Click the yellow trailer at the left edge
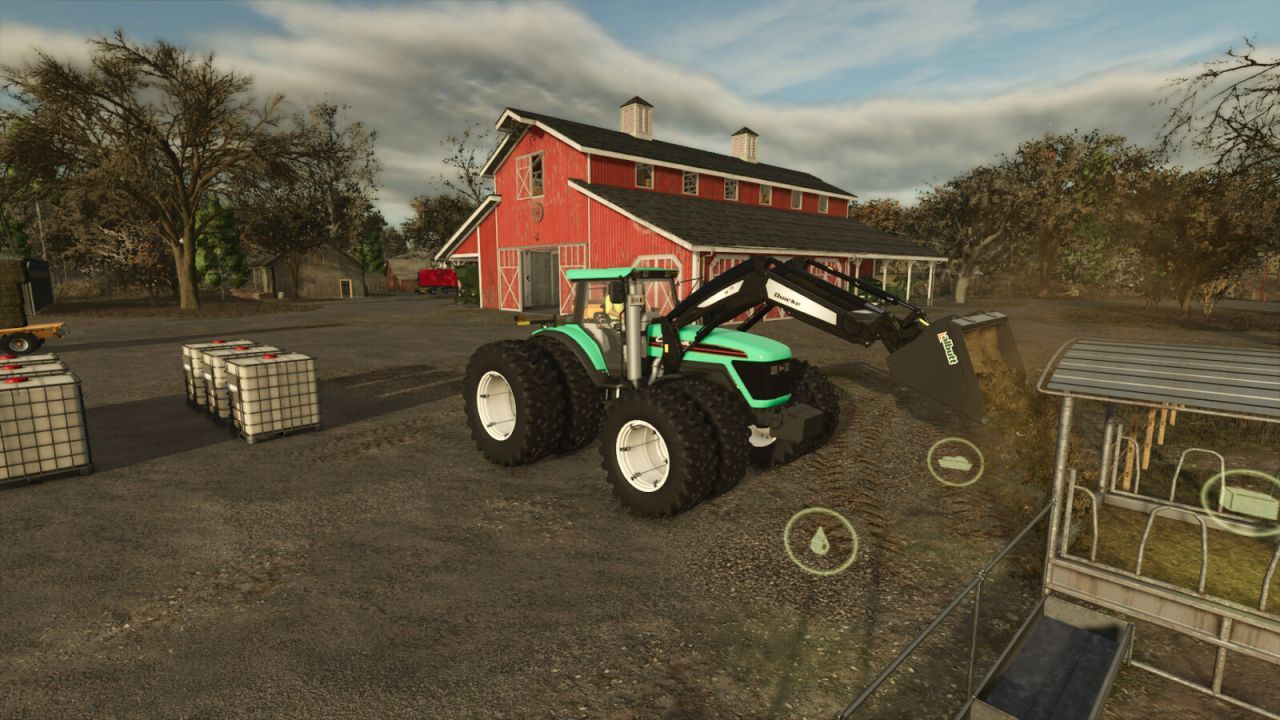This screenshot has width=1280, height=720. [x=25, y=335]
